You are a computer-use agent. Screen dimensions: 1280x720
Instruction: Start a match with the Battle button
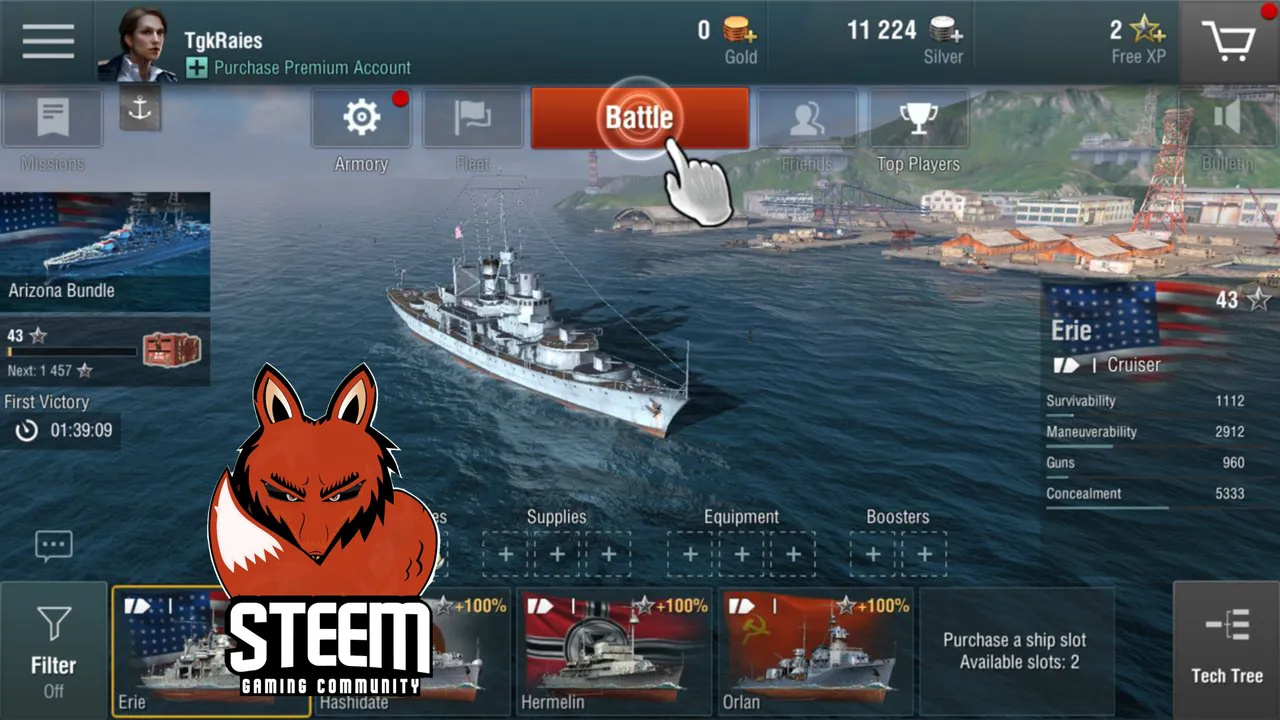tap(639, 118)
